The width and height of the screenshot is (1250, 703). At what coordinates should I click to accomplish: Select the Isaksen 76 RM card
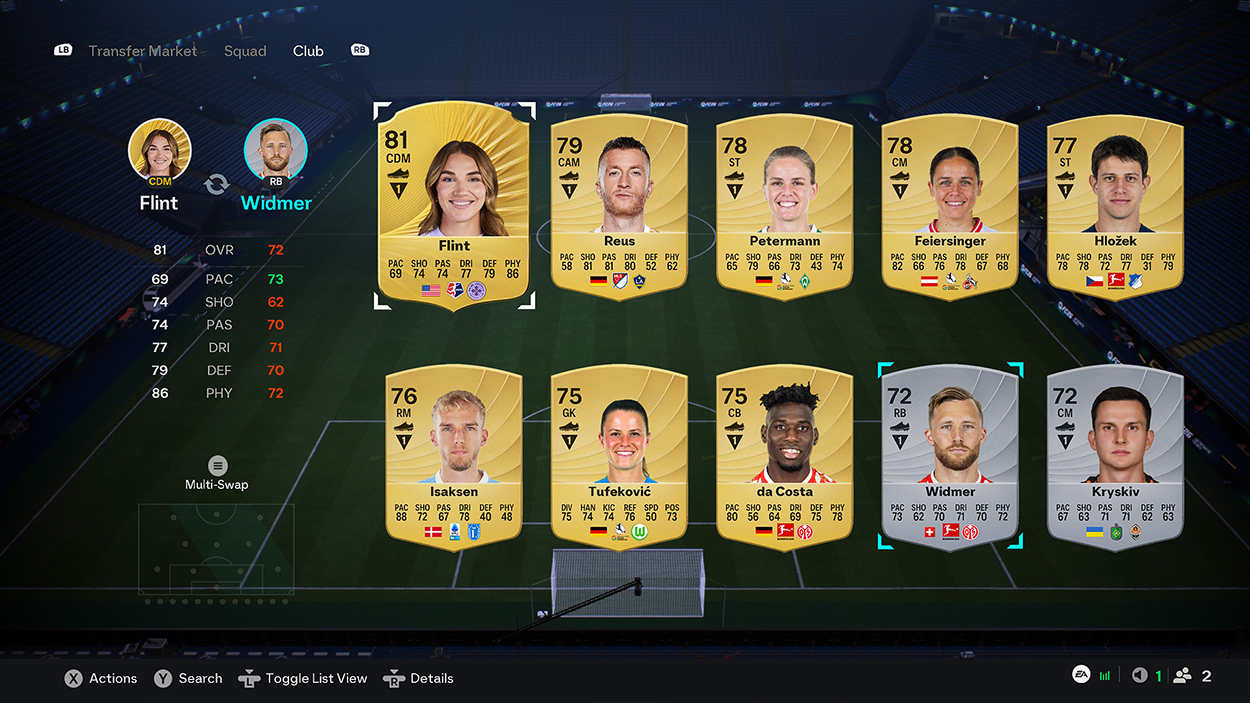(x=454, y=457)
